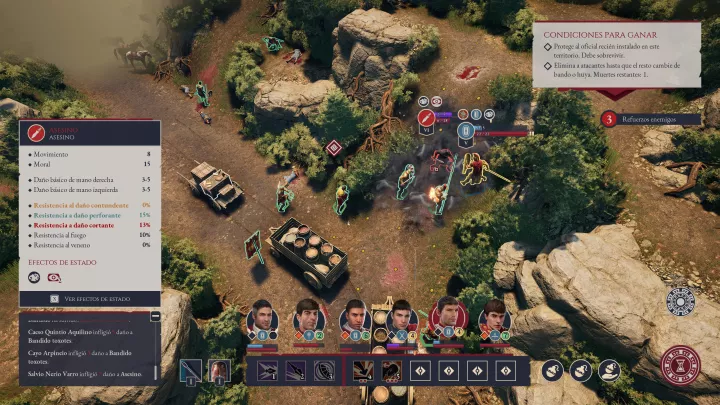Viewport: 720px width, 405px height.
Task: Use the first round consumable pouch icon
Action: (553, 371)
